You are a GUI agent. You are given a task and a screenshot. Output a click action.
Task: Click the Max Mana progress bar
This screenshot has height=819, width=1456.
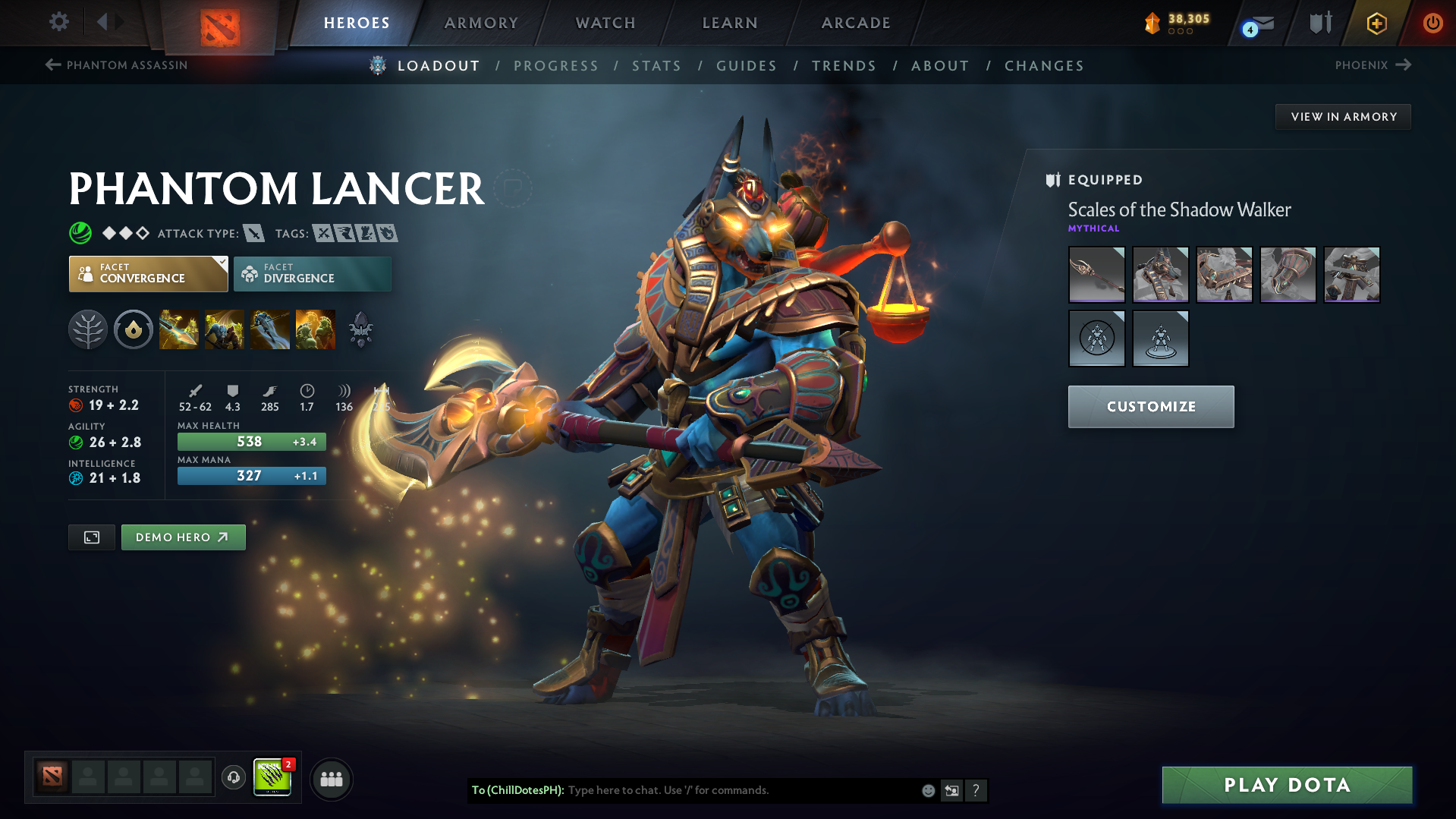(x=251, y=475)
